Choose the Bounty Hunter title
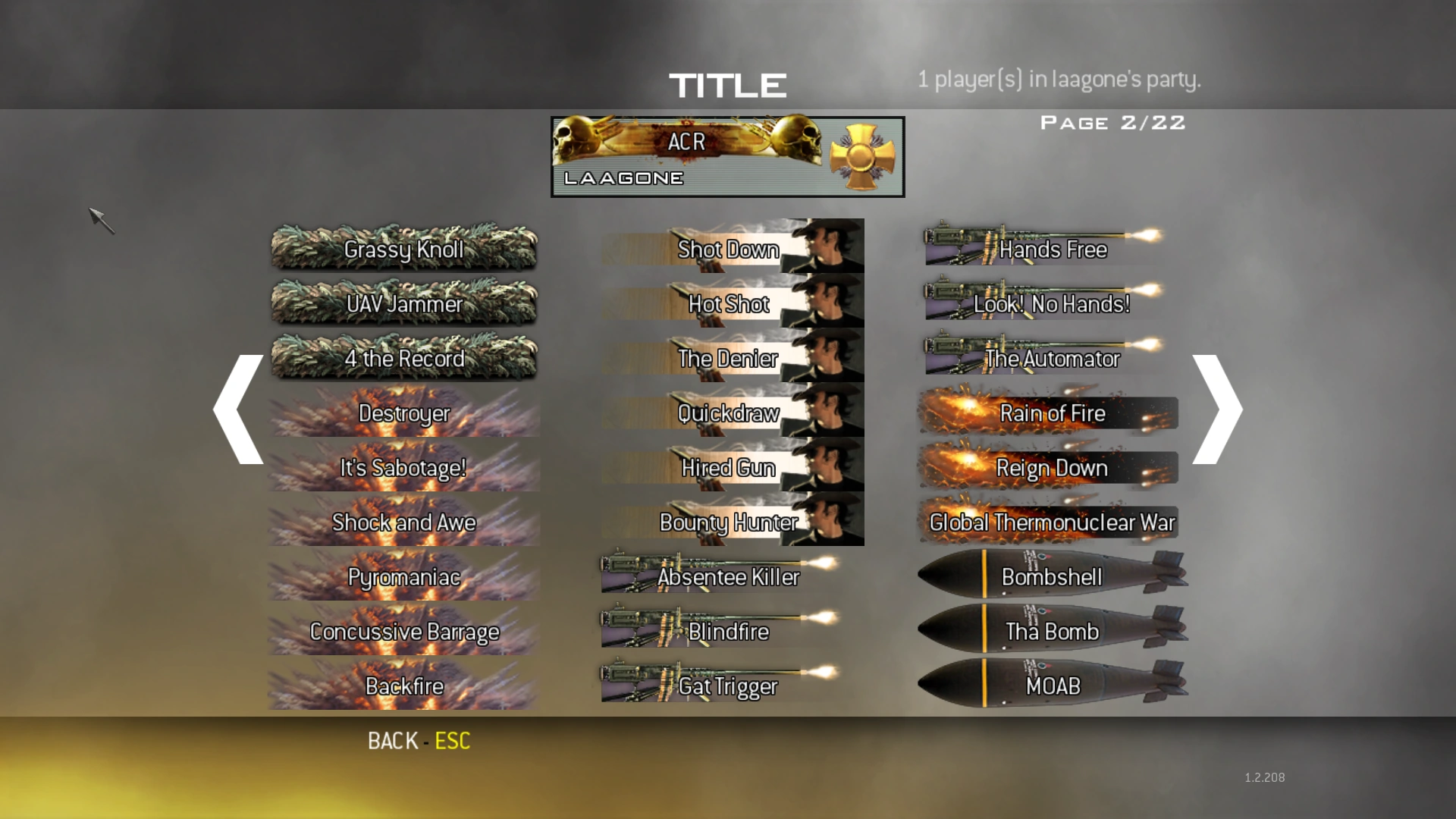 point(728,522)
